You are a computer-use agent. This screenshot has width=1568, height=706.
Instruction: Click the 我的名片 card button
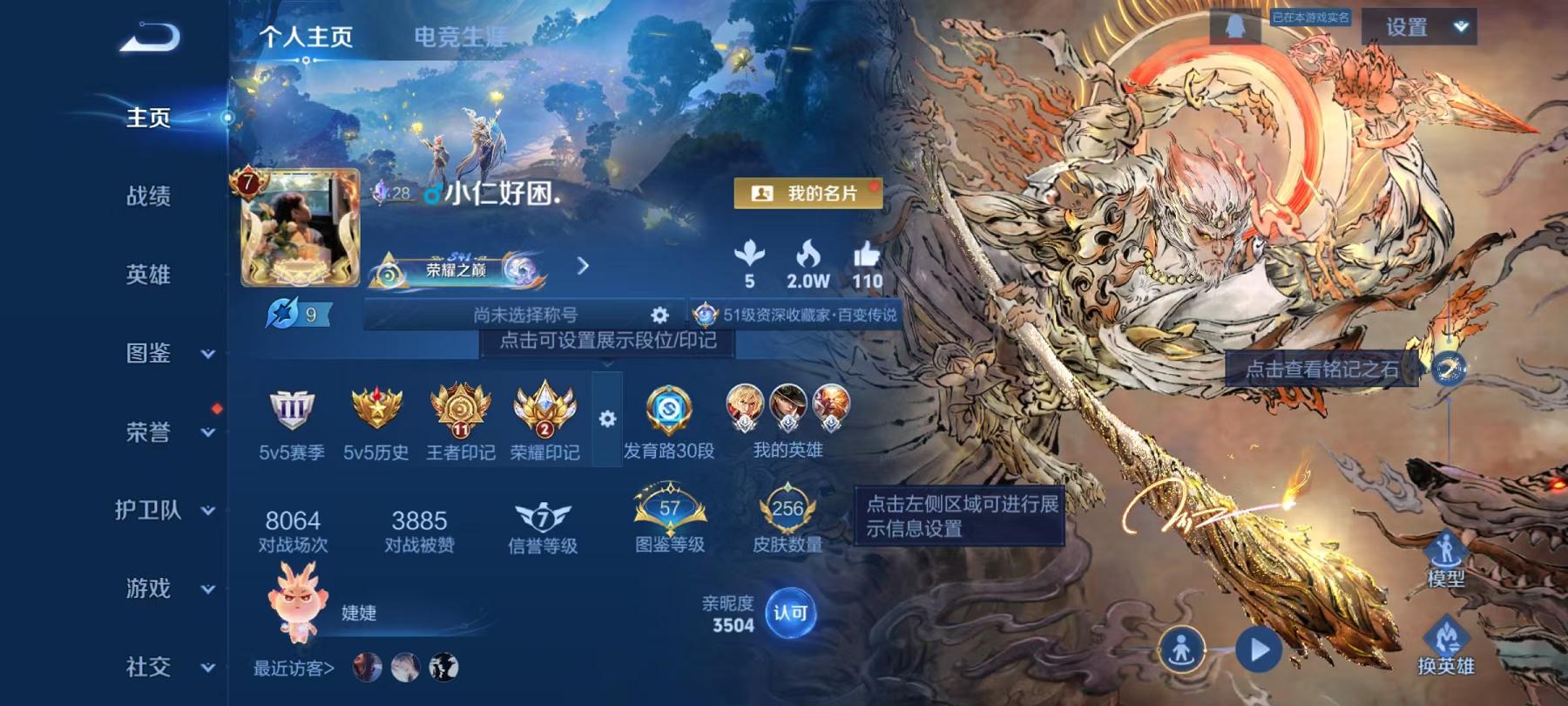tap(808, 193)
